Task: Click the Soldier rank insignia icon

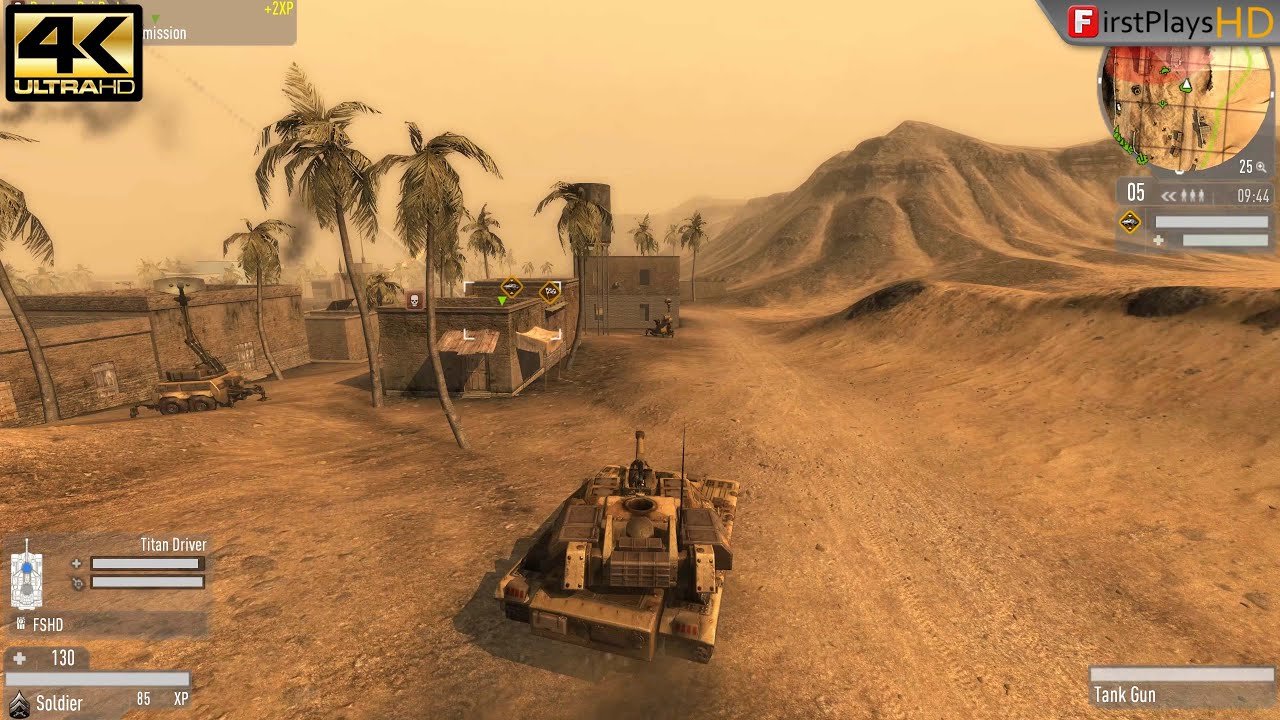Action: [20, 703]
